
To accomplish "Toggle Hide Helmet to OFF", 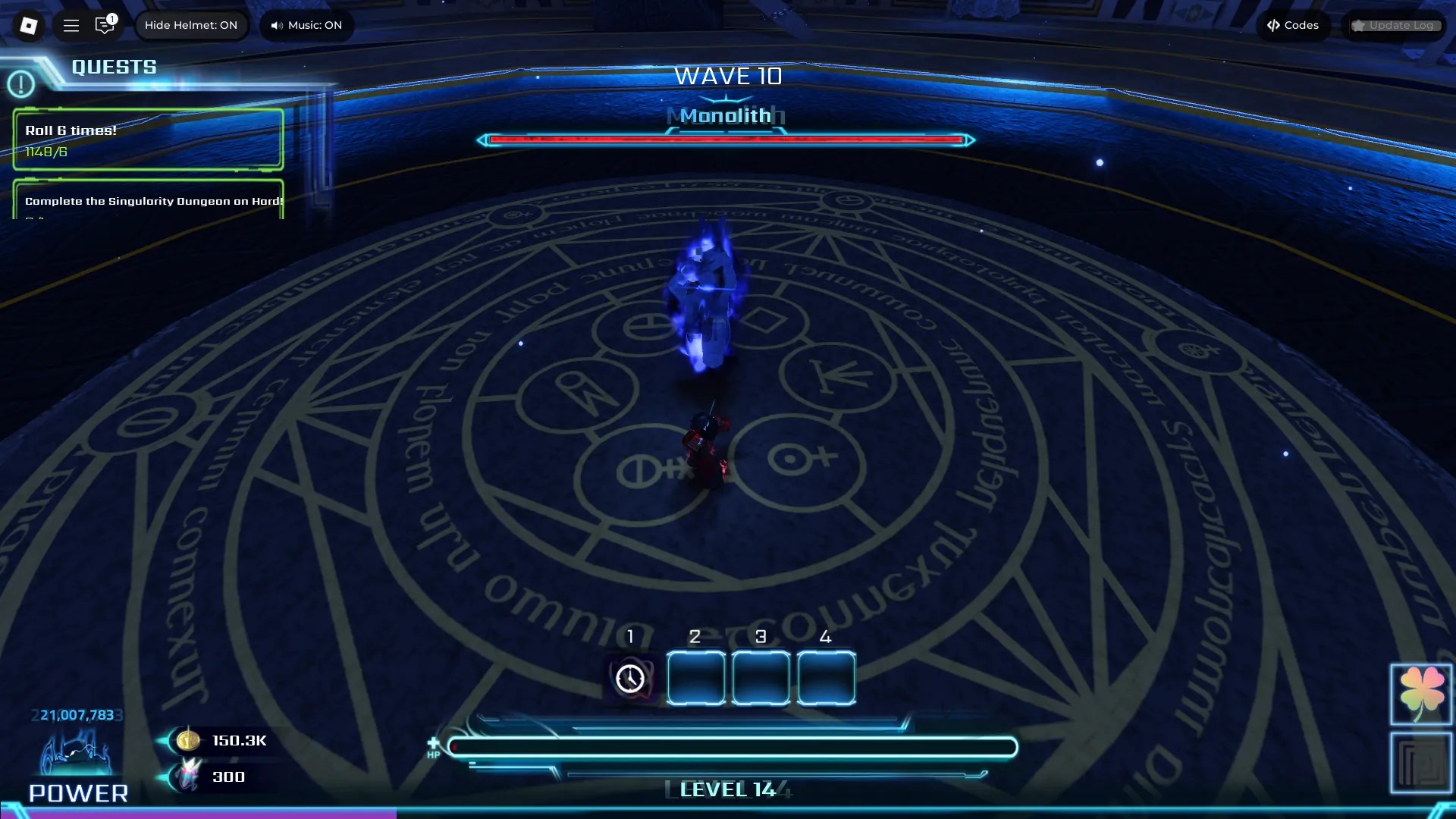I will tap(192, 25).
